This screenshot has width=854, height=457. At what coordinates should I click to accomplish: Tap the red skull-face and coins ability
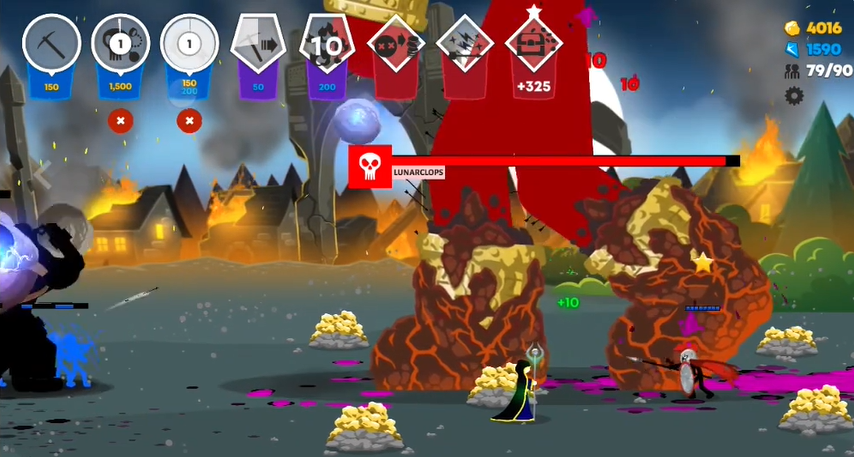(x=396, y=48)
